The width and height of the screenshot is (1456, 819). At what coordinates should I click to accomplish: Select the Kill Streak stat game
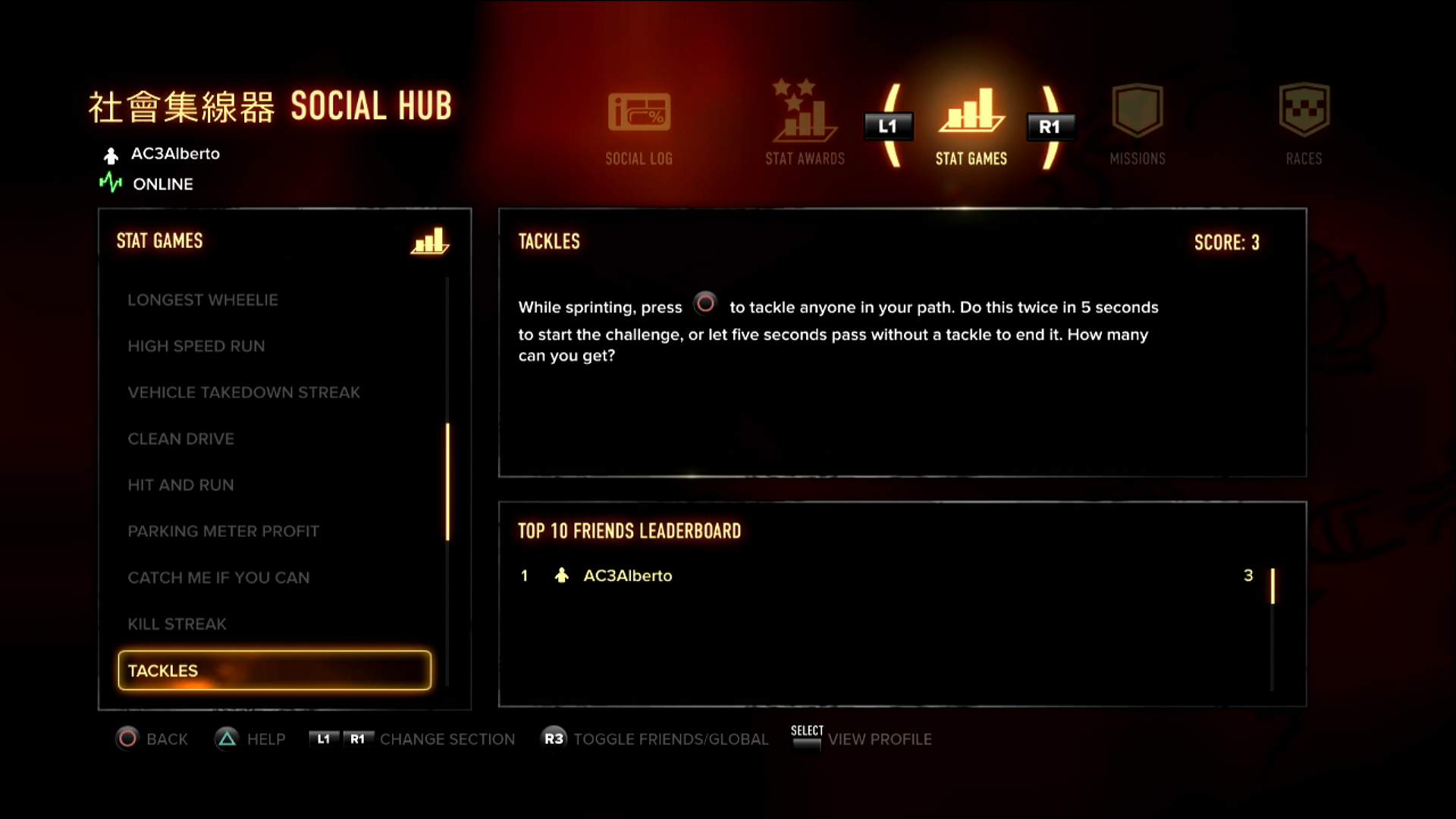click(177, 624)
